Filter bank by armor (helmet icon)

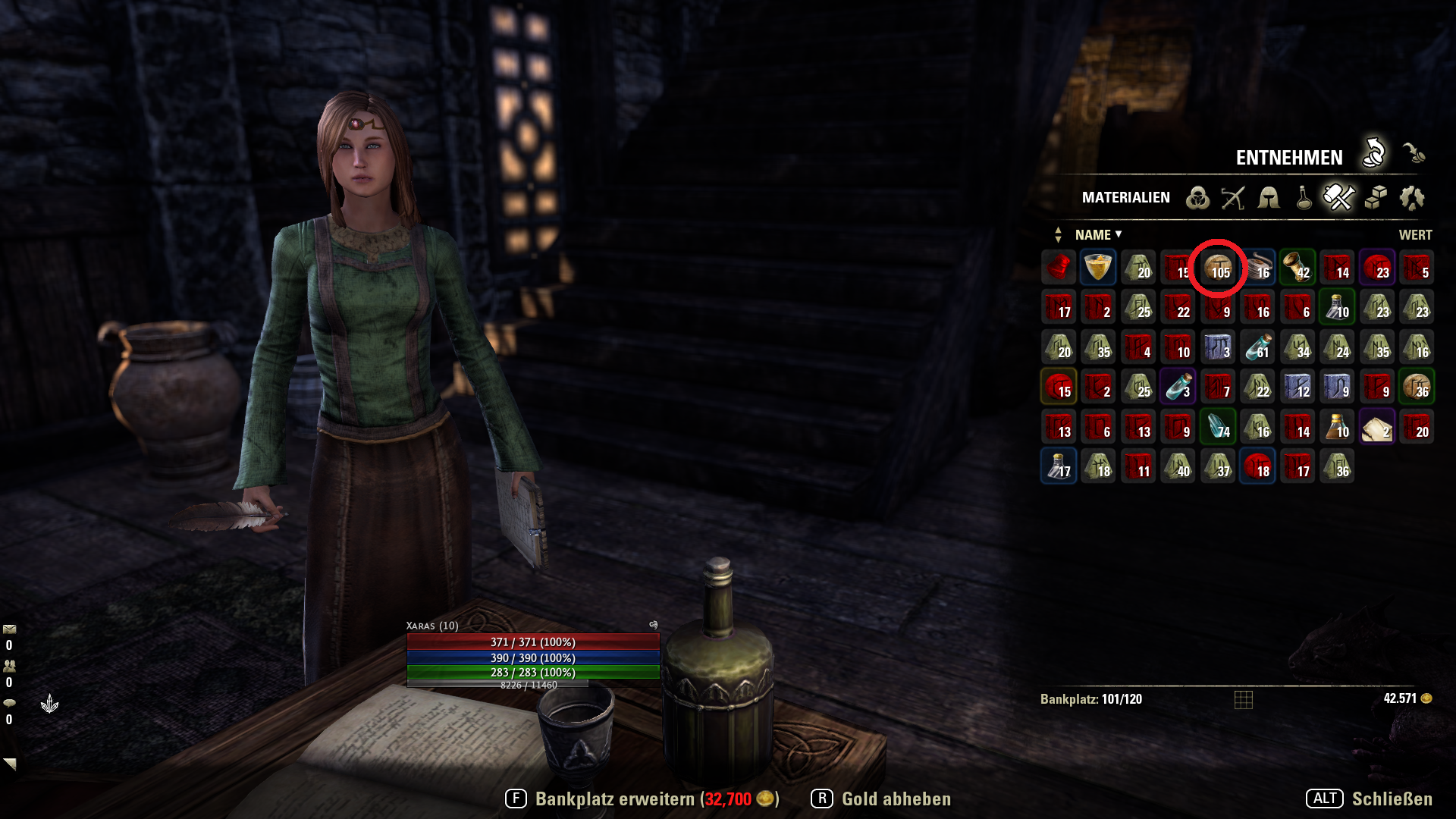click(x=1269, y=198)
